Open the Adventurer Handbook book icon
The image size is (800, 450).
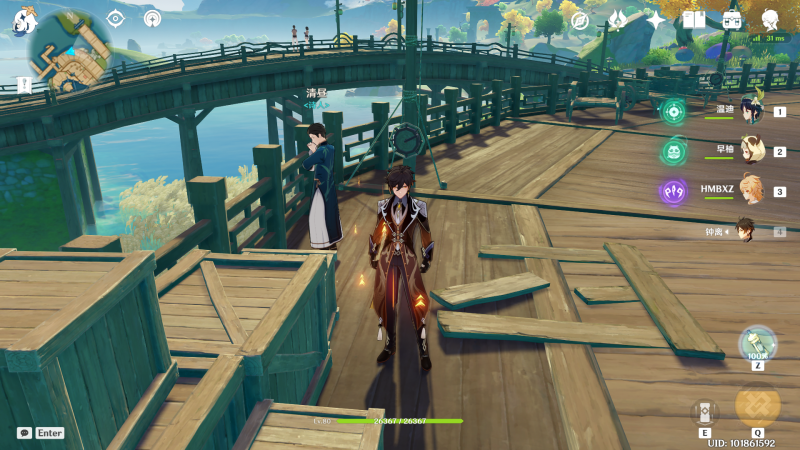coord(694,20)
